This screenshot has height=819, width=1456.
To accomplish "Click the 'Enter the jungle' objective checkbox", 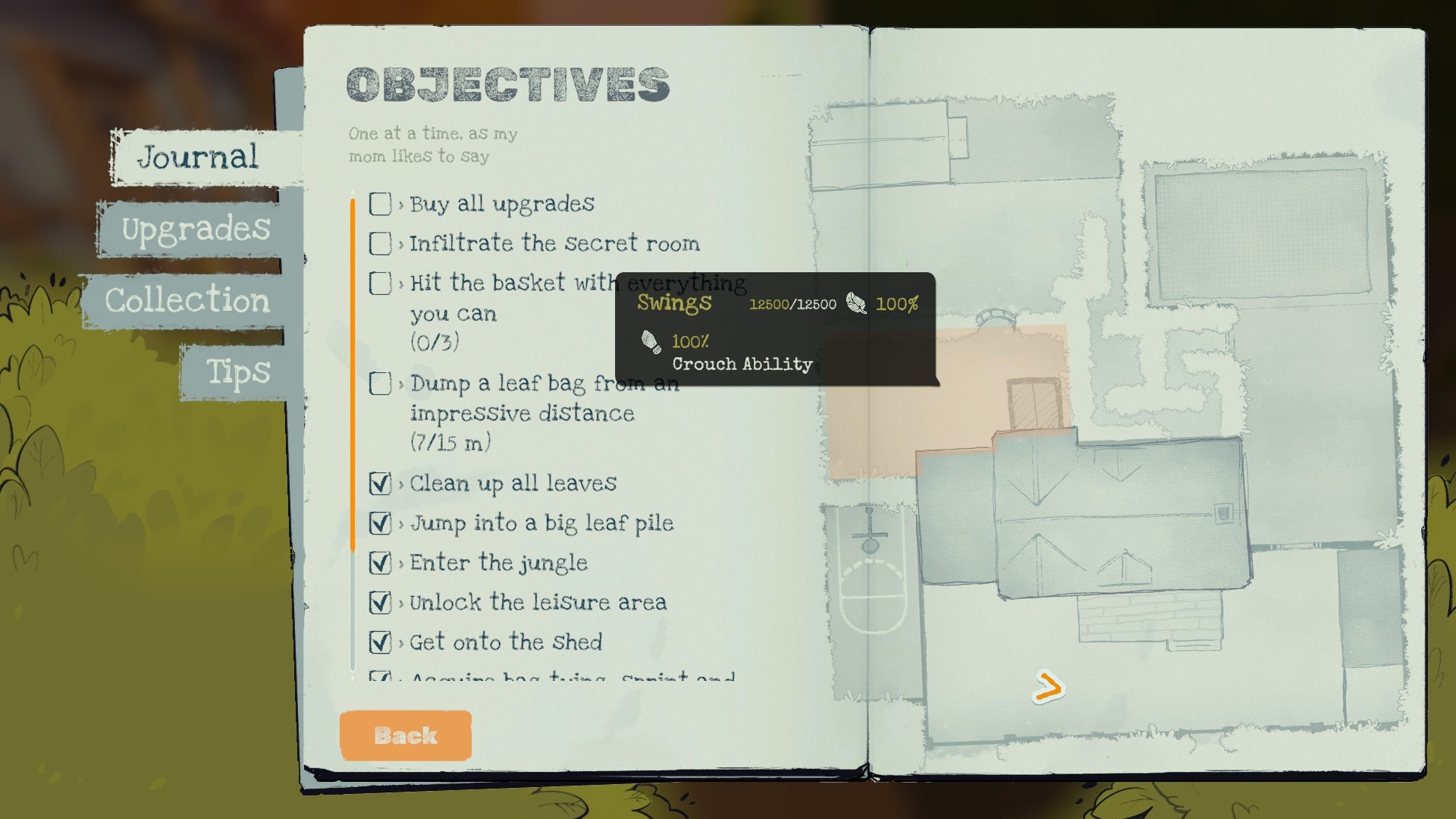I will (380, 563).
